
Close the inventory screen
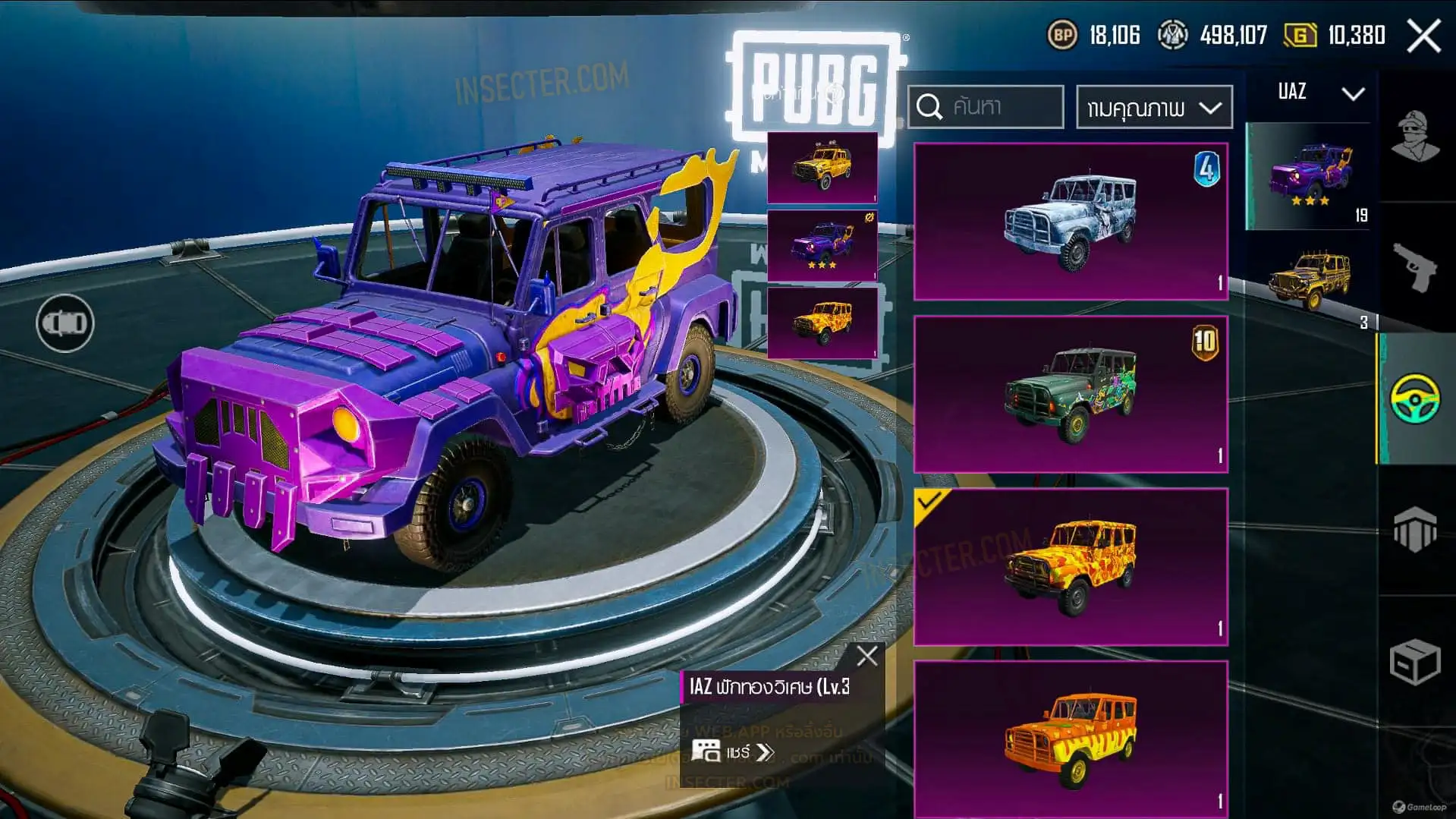tap(1423, 36)
